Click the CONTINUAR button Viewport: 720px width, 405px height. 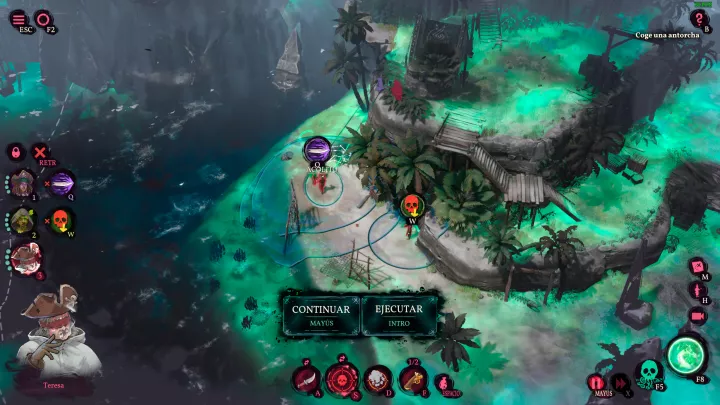click(x=321, y=314)
